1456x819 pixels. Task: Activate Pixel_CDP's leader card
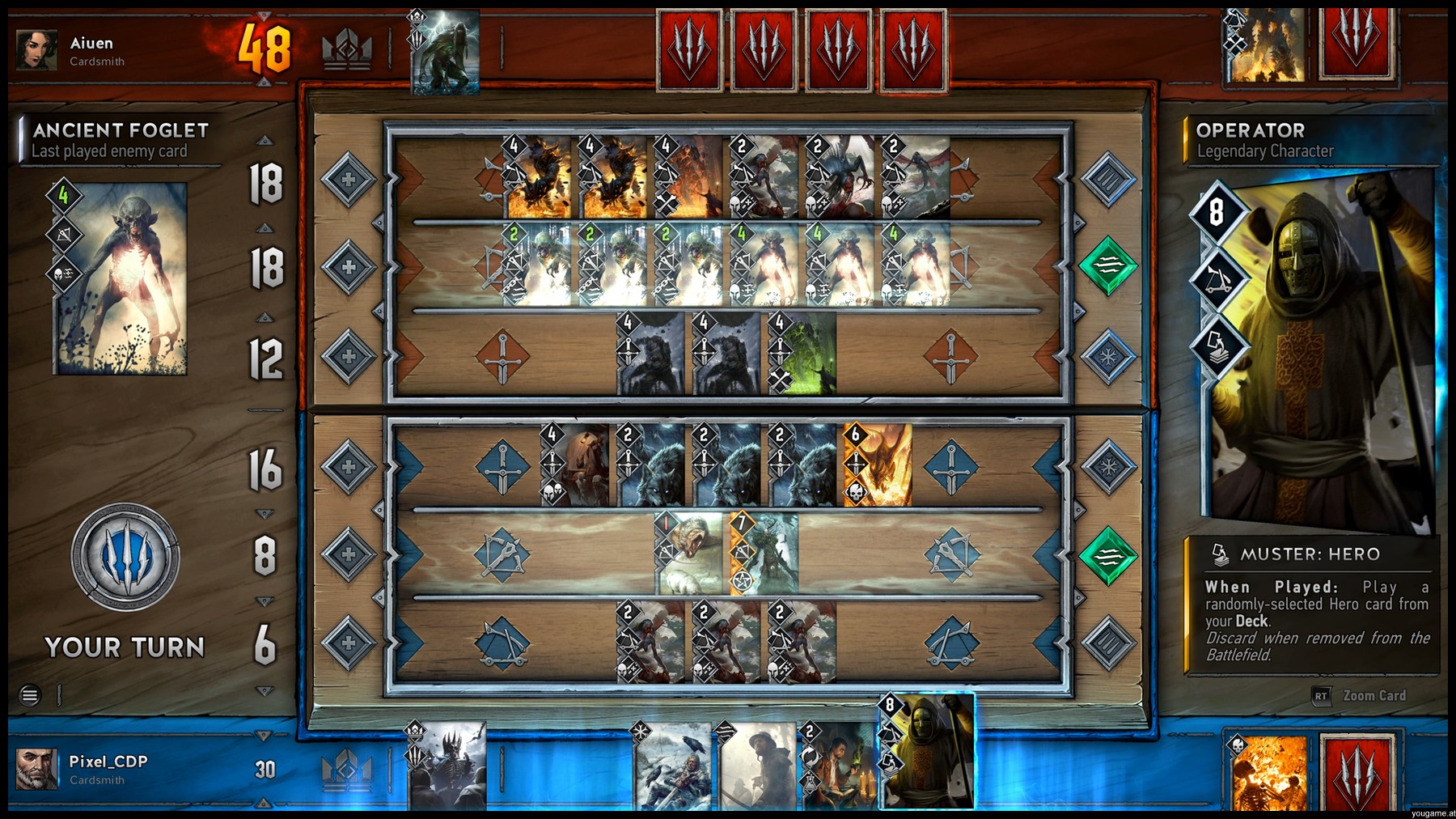[447, 766]
